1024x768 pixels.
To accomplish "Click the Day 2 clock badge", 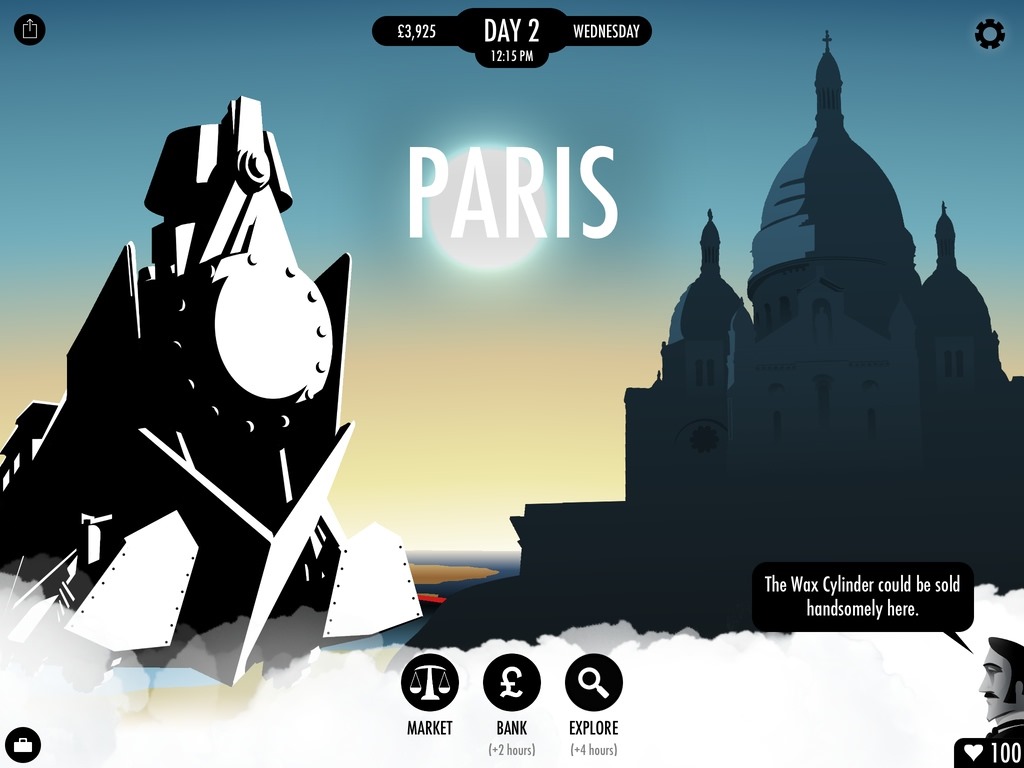I will [x=512, y=37].
